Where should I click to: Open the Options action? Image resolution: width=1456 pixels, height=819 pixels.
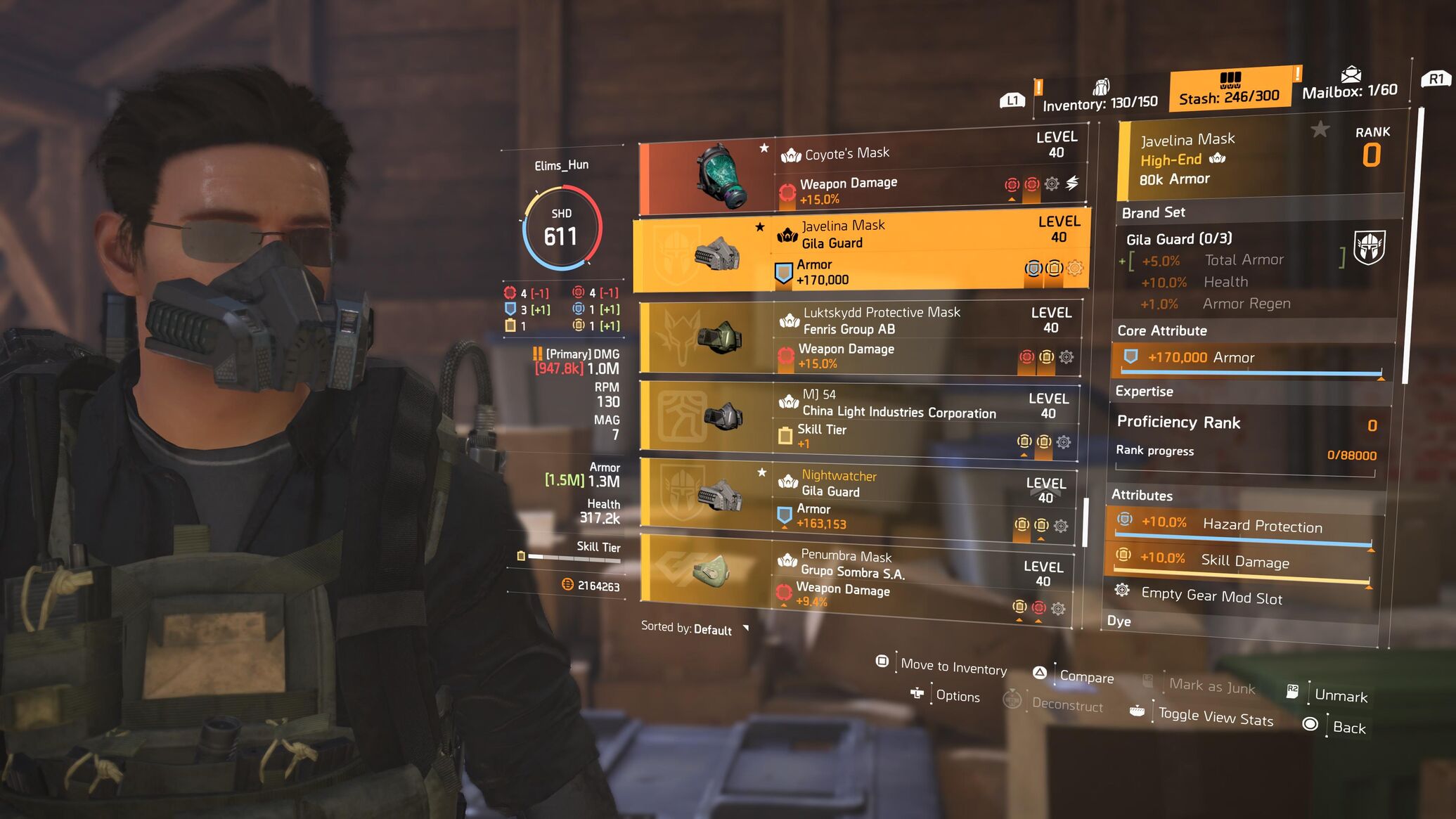(x=957, y=696)
